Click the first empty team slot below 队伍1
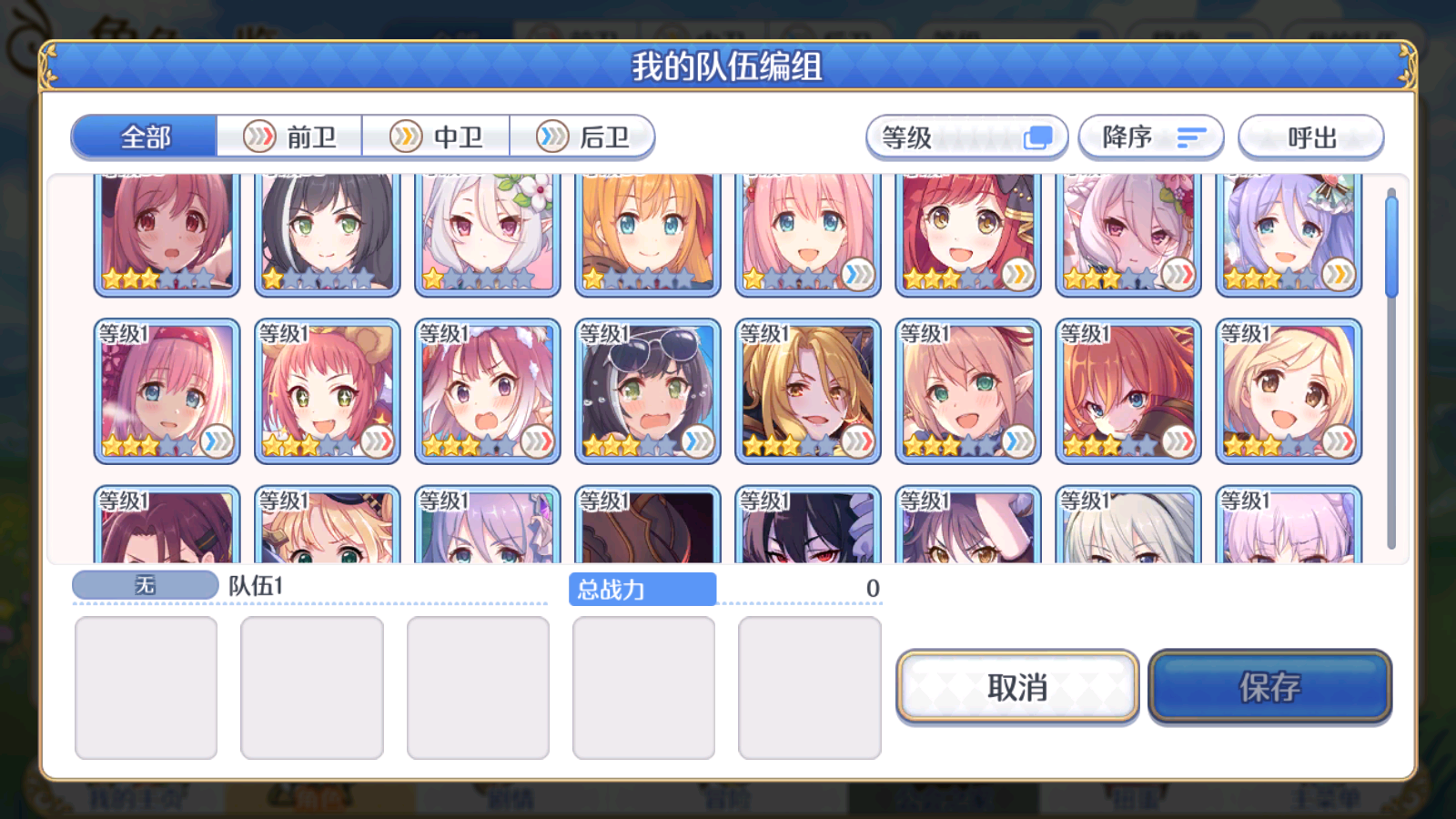This screenshot has width=1456, height=819. pos(146,687)
